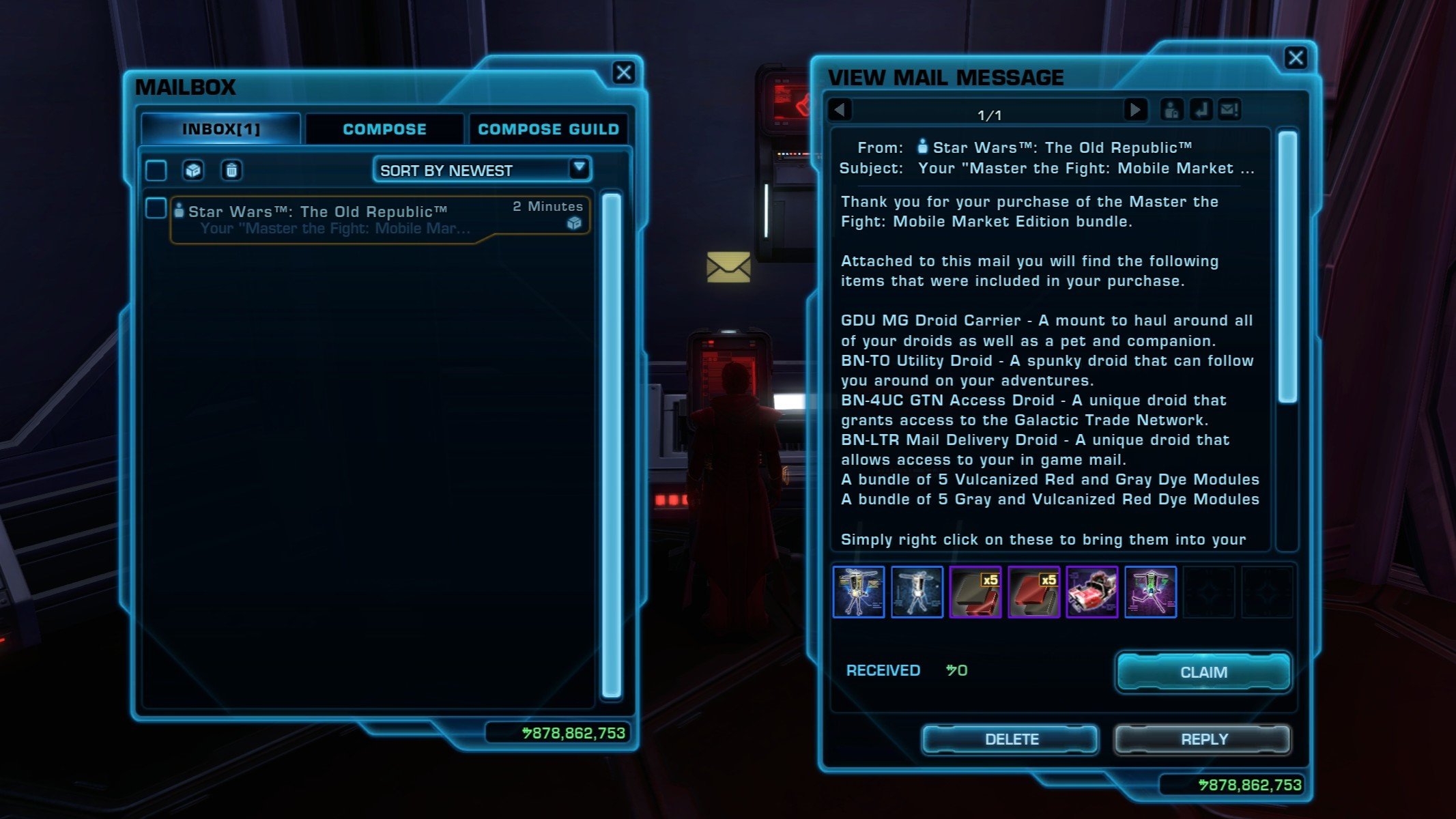Take the mail droid attachment with envelope icon
The image size is (1456, 819).
pyautogui.click(x=859, y=592)
